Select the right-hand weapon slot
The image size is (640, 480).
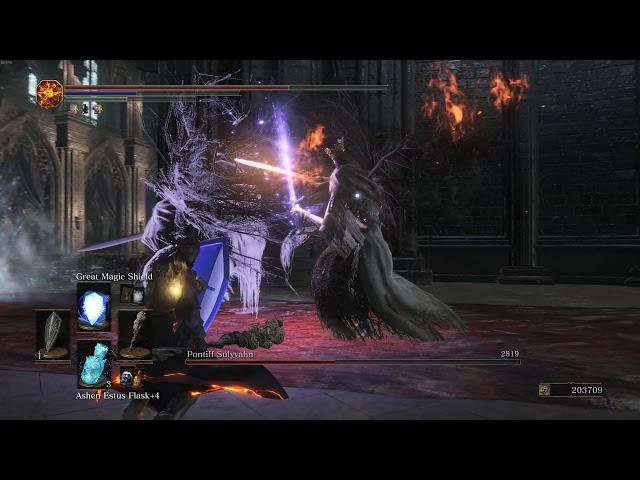[x=135, y=335]
